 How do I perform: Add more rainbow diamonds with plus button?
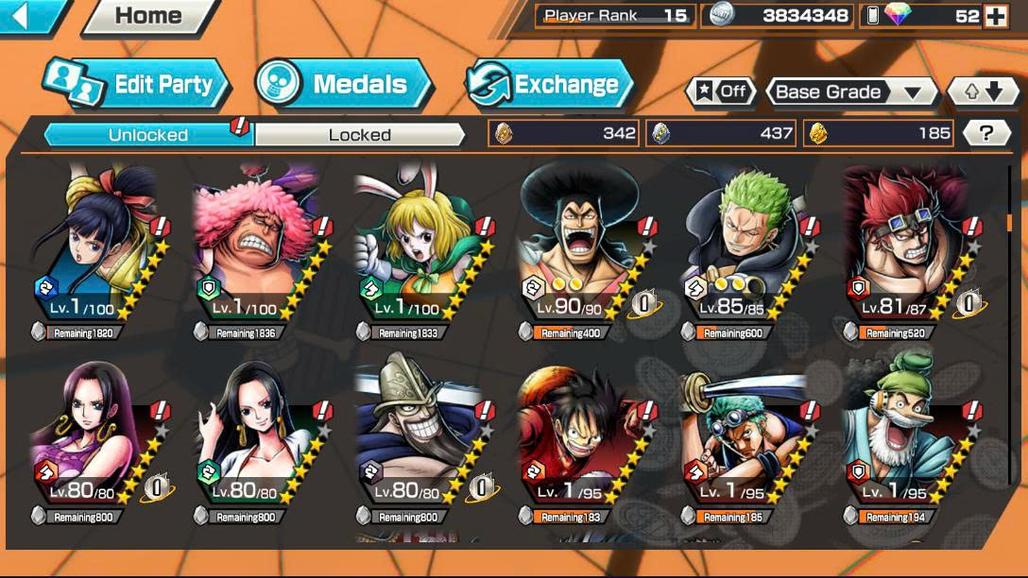tap(995, 16)
